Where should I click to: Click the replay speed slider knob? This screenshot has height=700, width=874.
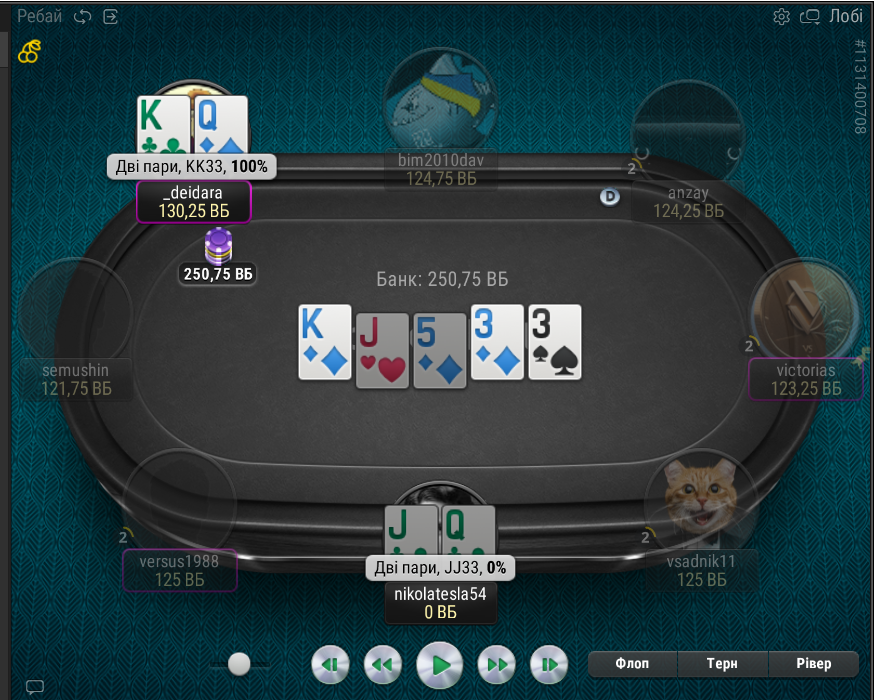point(239,663)
